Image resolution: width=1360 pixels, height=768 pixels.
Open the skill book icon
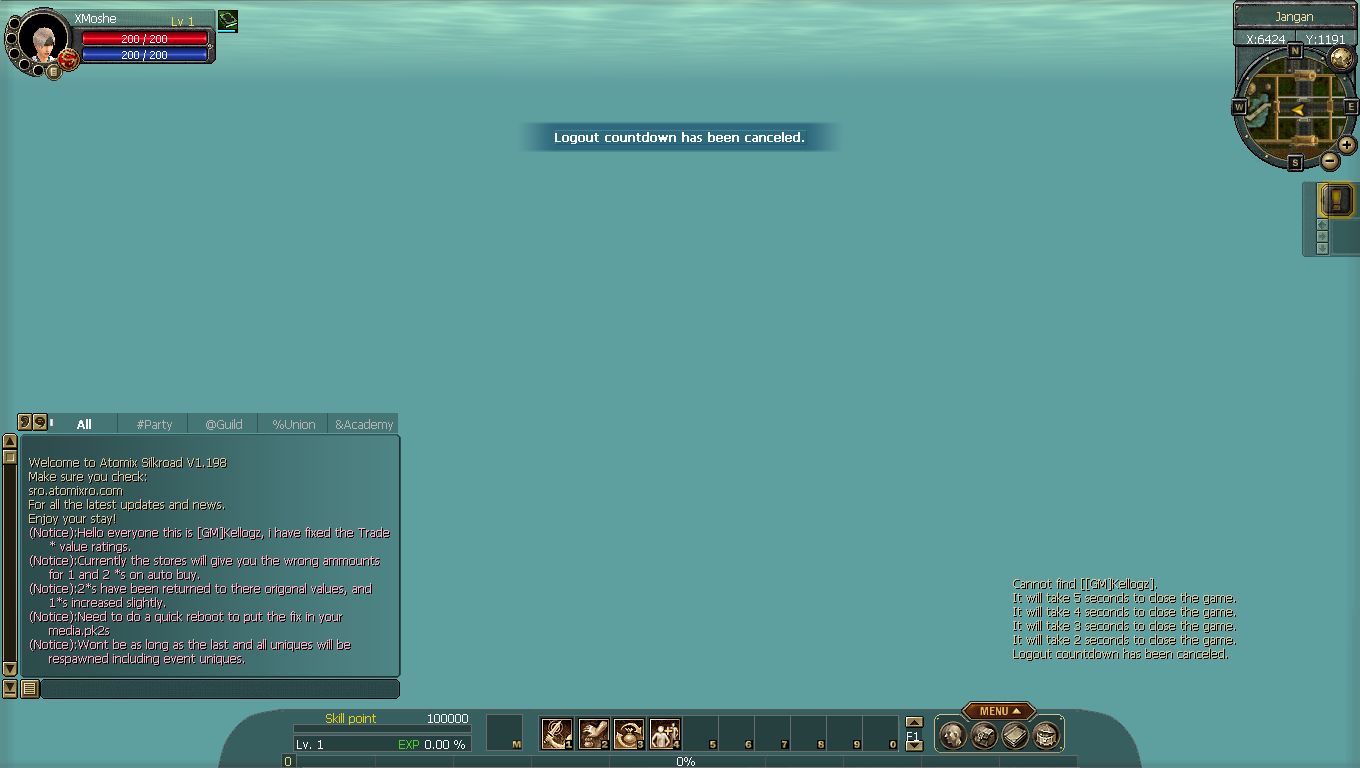point(1015,736)
